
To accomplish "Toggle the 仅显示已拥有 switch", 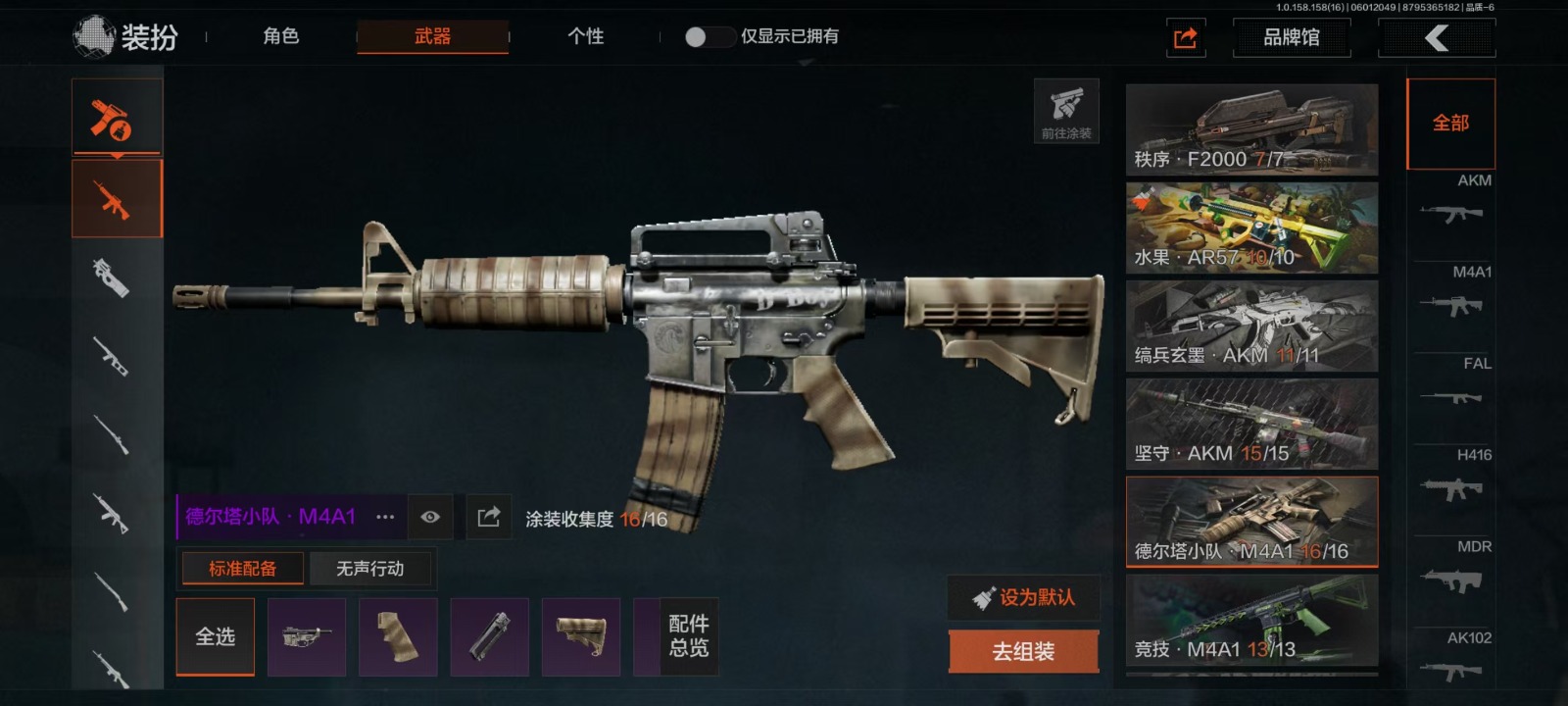I will click(x=709, y=37).
